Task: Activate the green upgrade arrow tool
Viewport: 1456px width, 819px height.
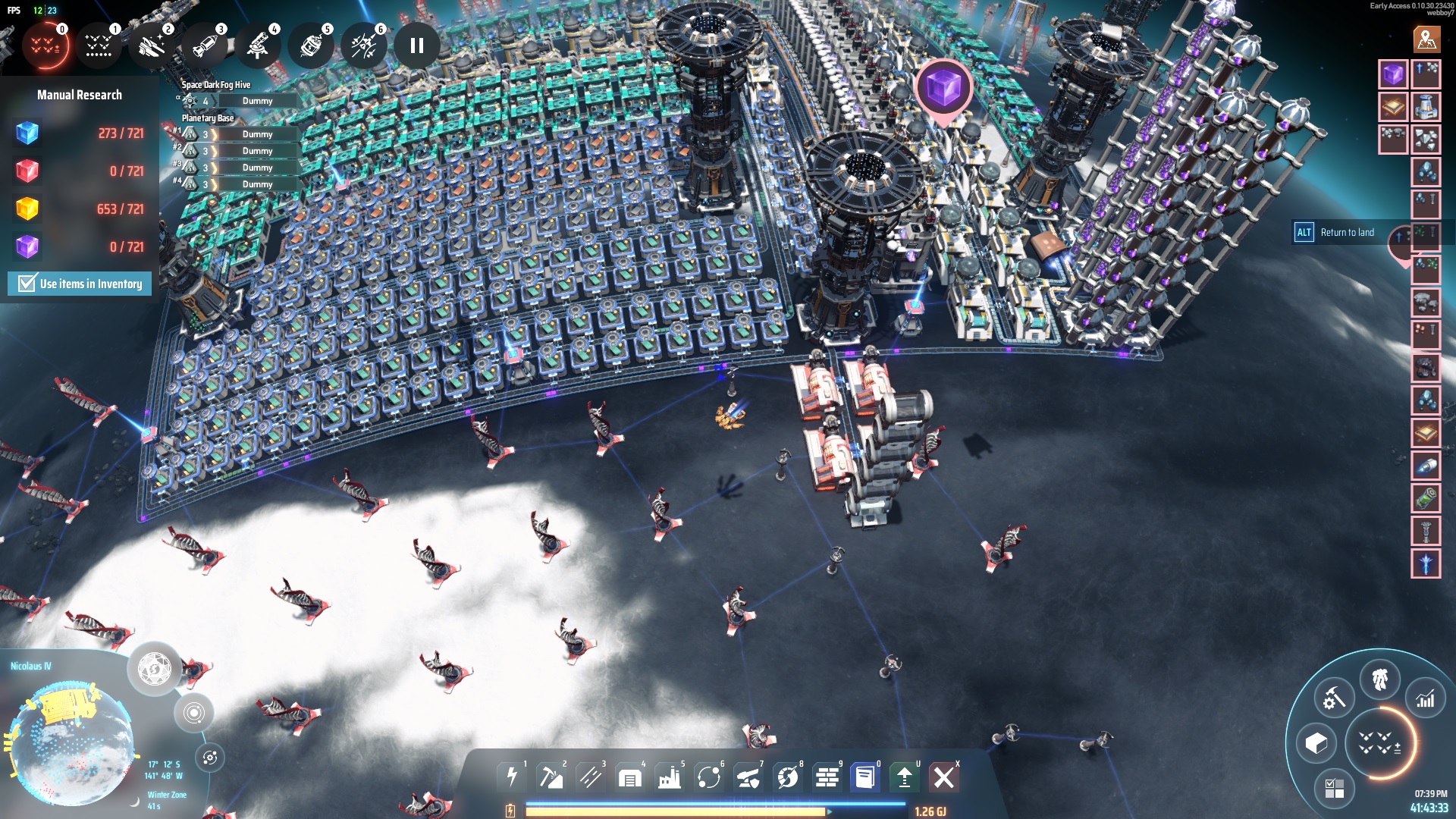Action: (x=904, y=777)
